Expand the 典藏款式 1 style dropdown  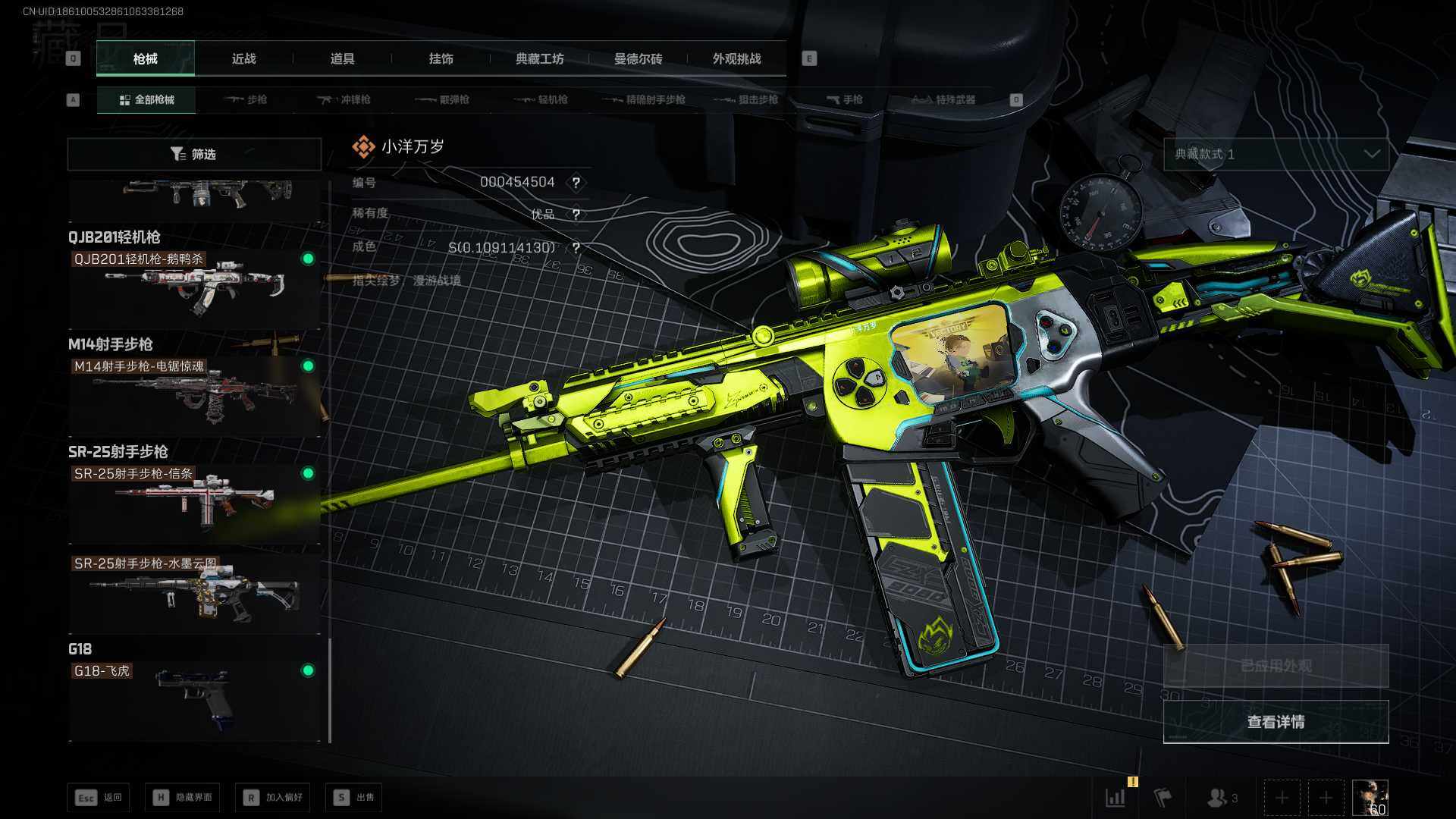pos(1276,154)
